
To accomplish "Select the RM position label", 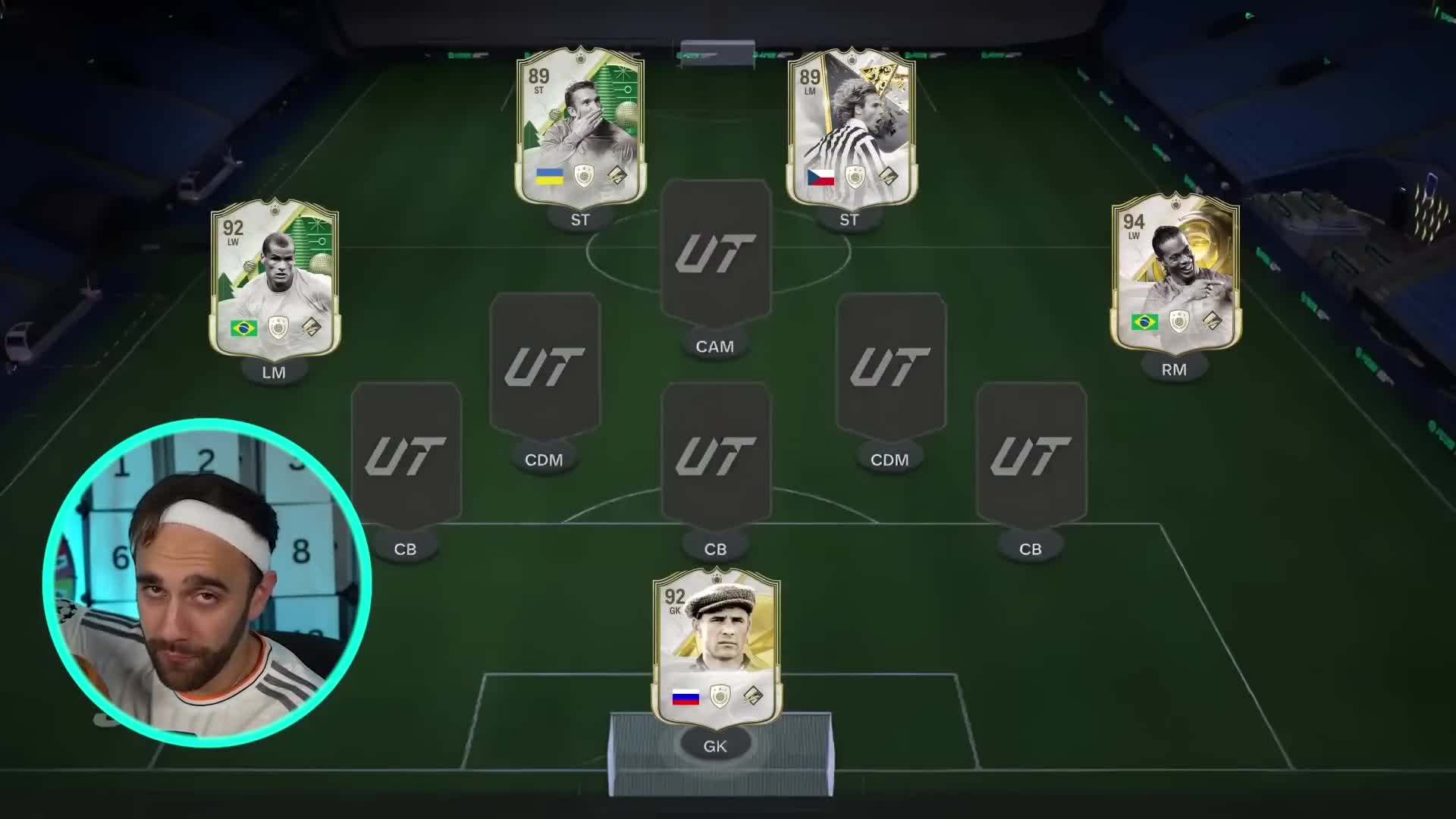I will point(1175,369).
